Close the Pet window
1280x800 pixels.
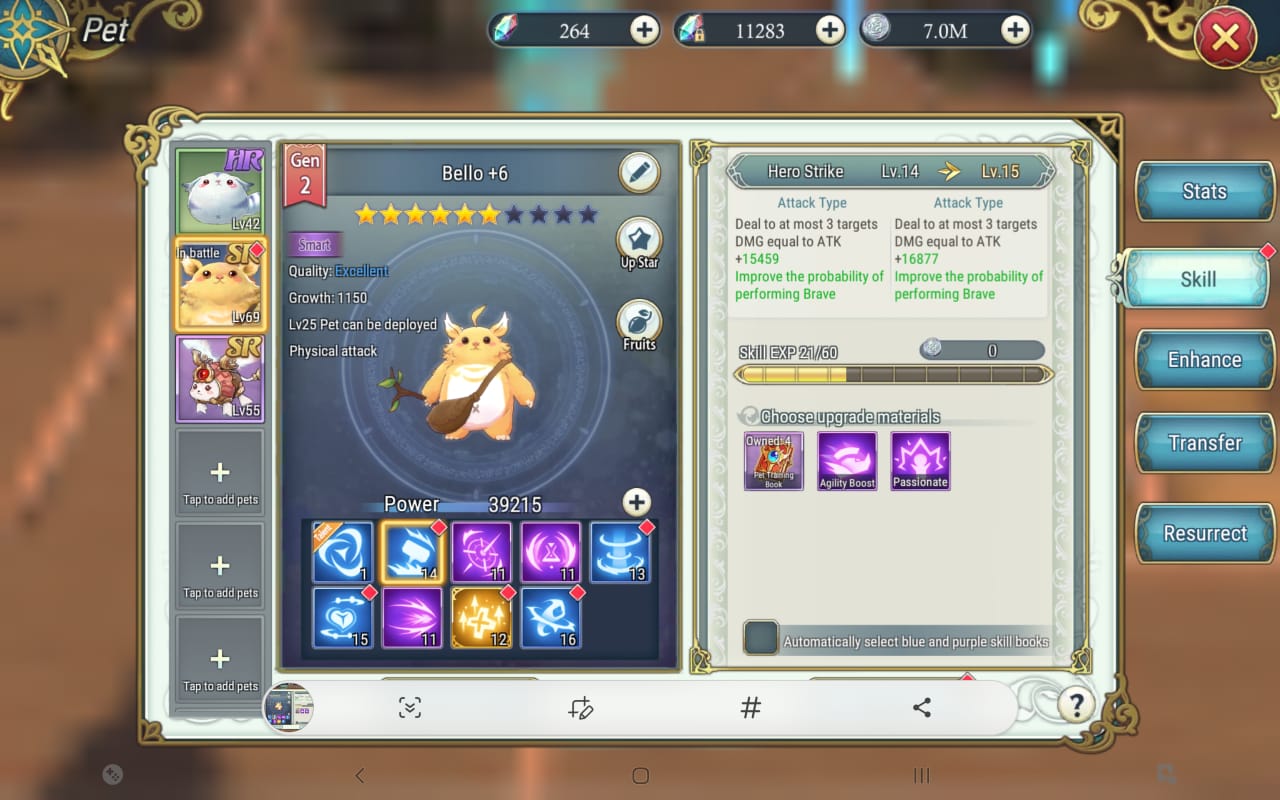point(1225,40)
